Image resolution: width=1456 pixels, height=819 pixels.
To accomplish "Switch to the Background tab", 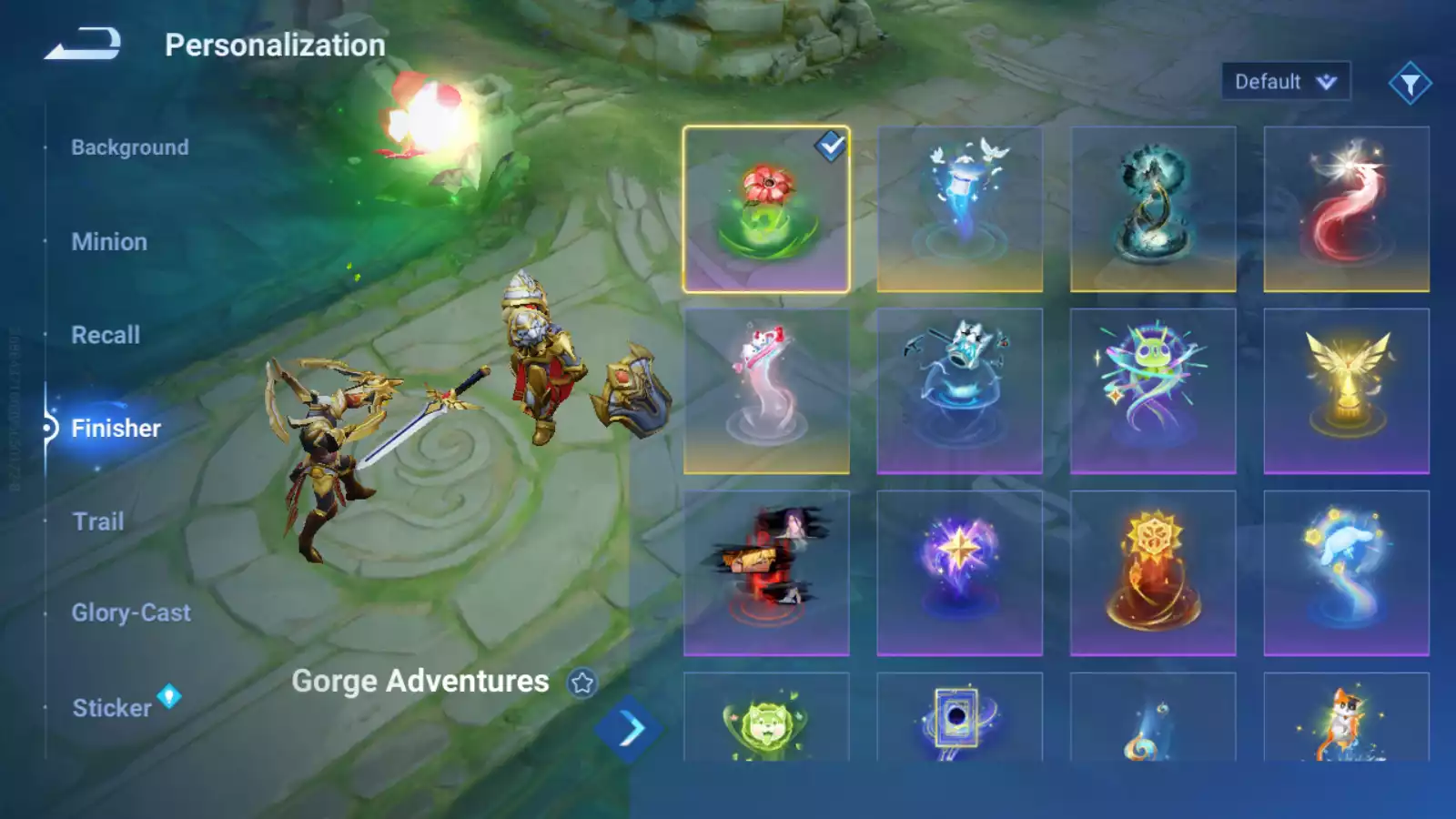I will point(130,147).
